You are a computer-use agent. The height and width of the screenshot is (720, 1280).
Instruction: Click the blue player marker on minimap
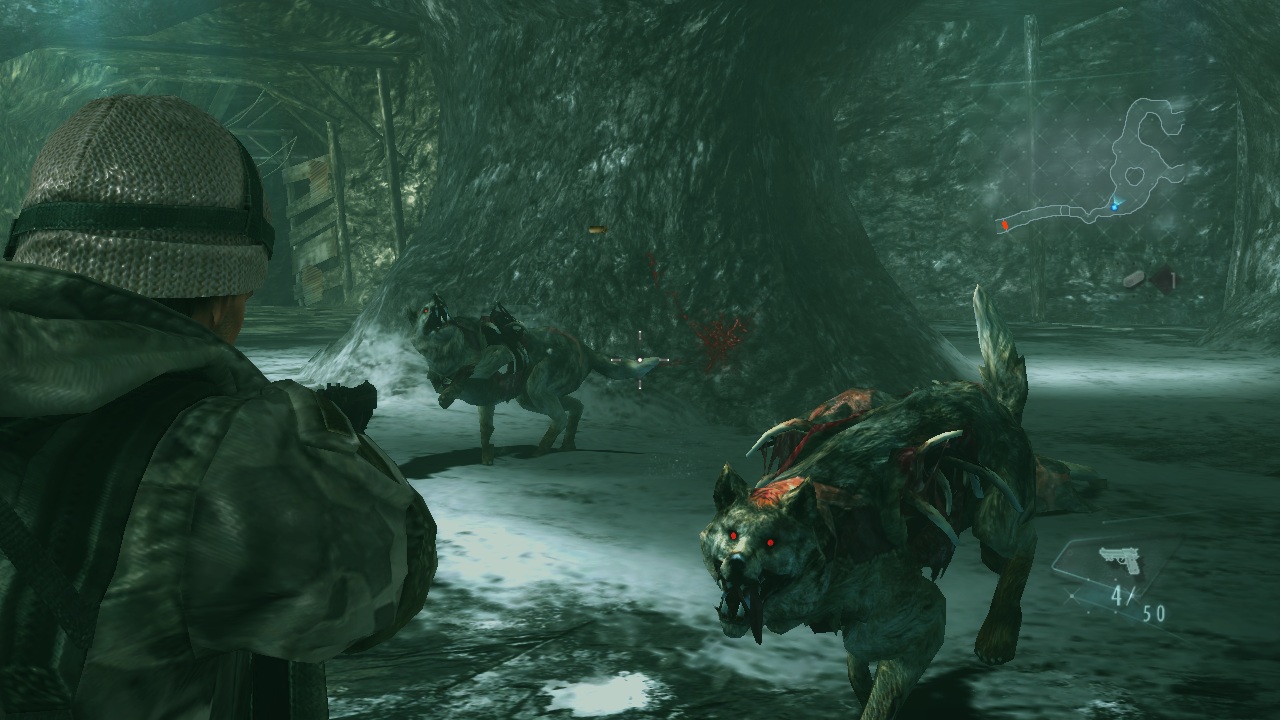[1115, 205]
